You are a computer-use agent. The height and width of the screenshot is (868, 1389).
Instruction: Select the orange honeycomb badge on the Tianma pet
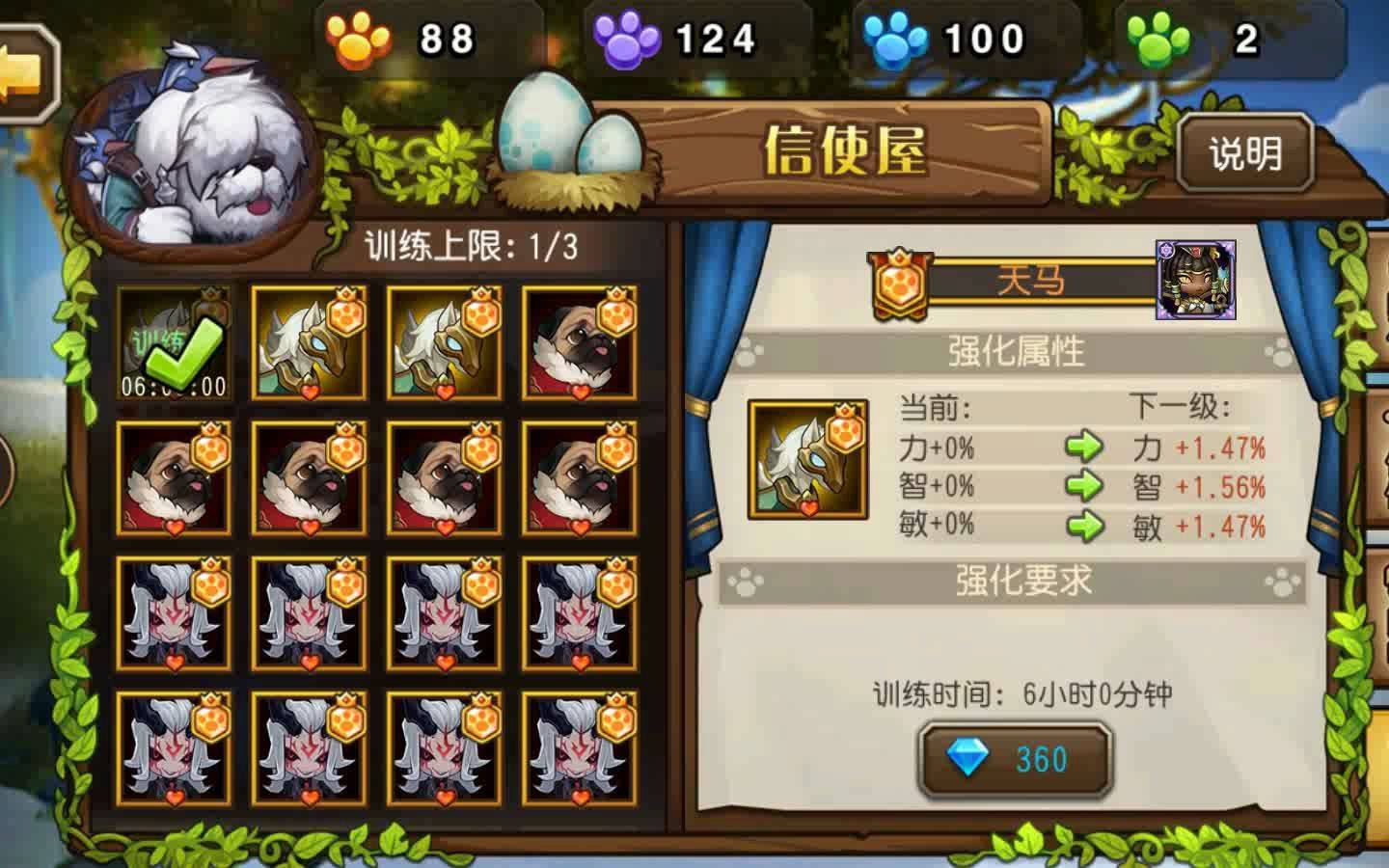click(x=900, y=281)
